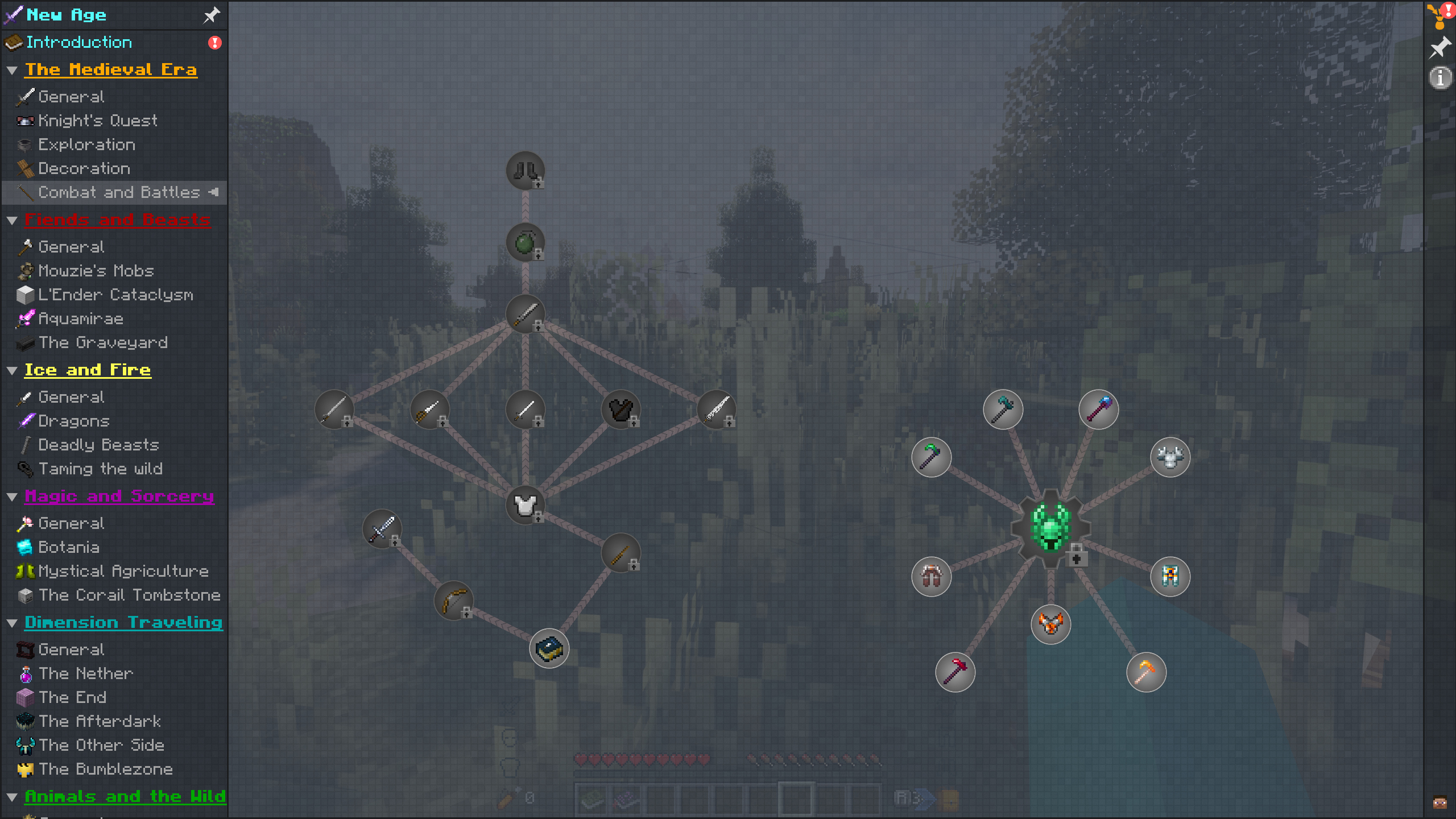The width and height of the screenshot is (1456, 819).
Task: Toggle the sidebar arrow on Combat and Battles
Action: pos(214,192)
